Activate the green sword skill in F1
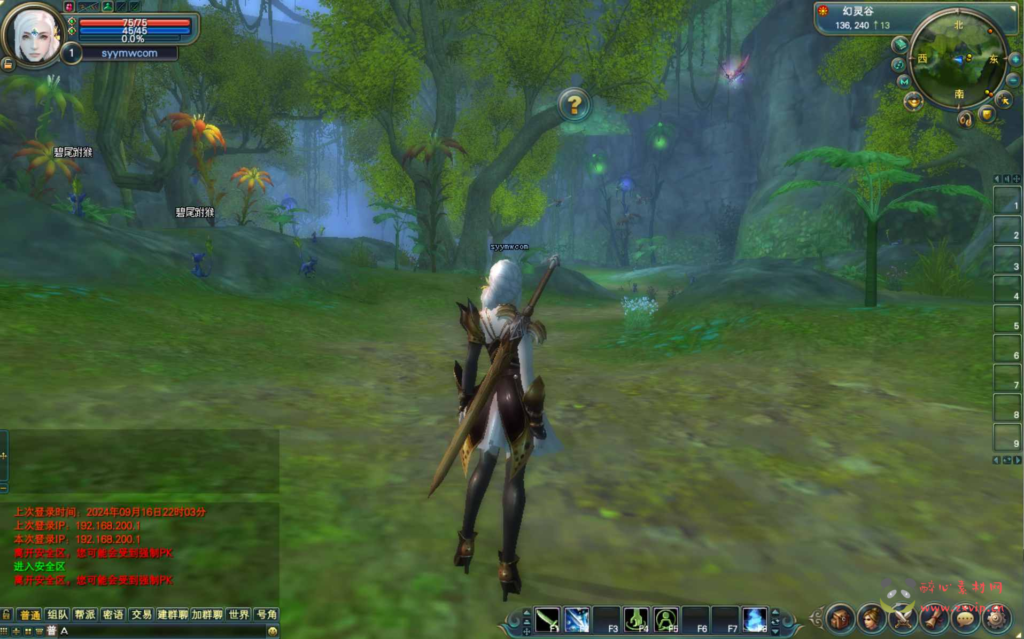 tap(547, 619)
